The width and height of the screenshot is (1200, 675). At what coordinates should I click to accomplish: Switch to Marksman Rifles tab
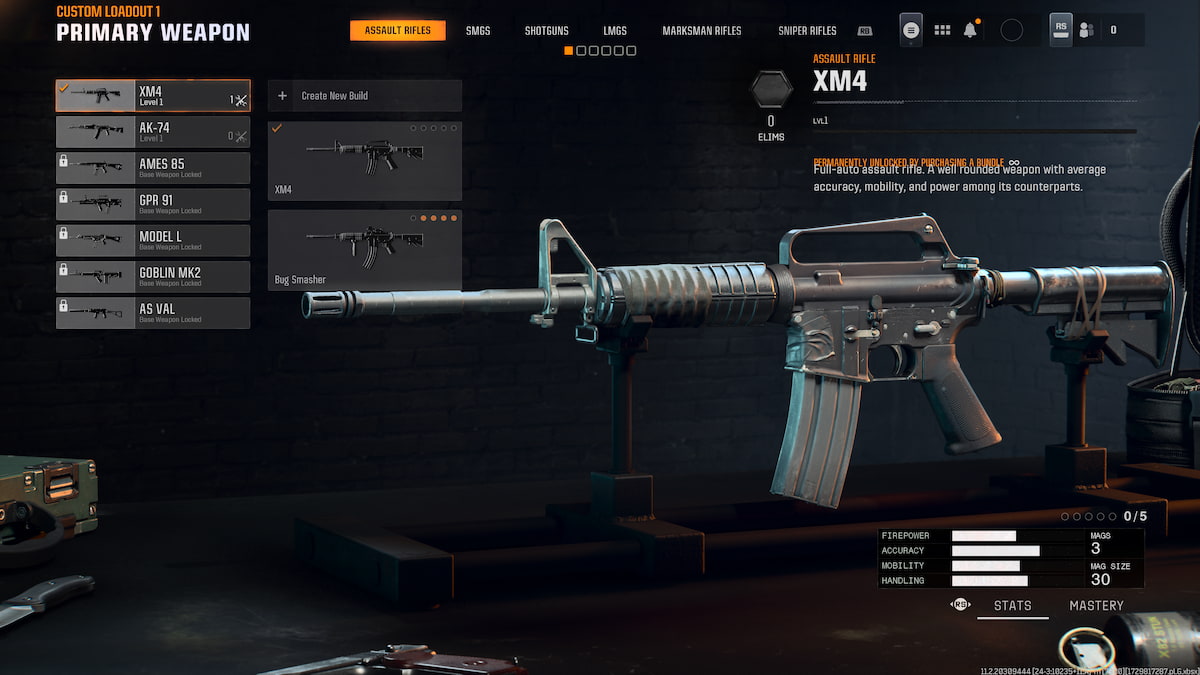point(702,30)
